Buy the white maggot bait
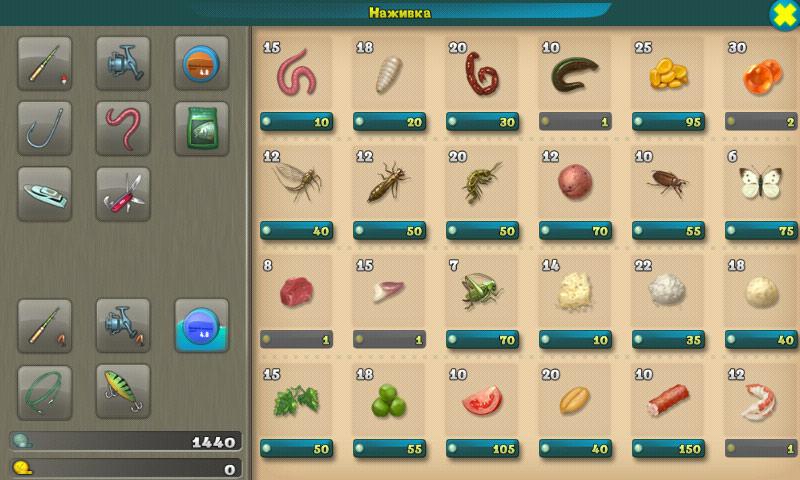Screen dimensions: 800x480 (389, 75)
